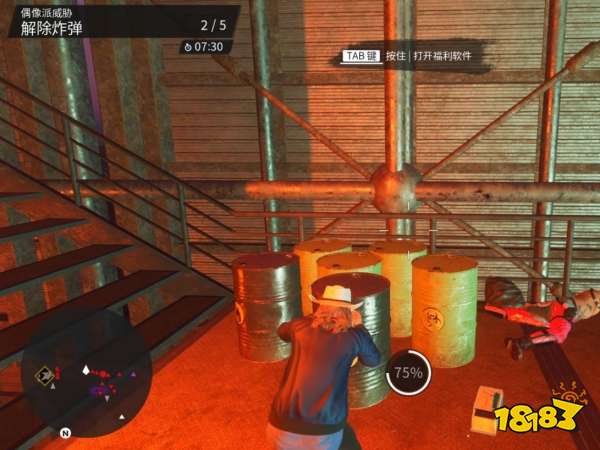Open the circular minimap
600x450 pixels.
(x=86, y=375)
